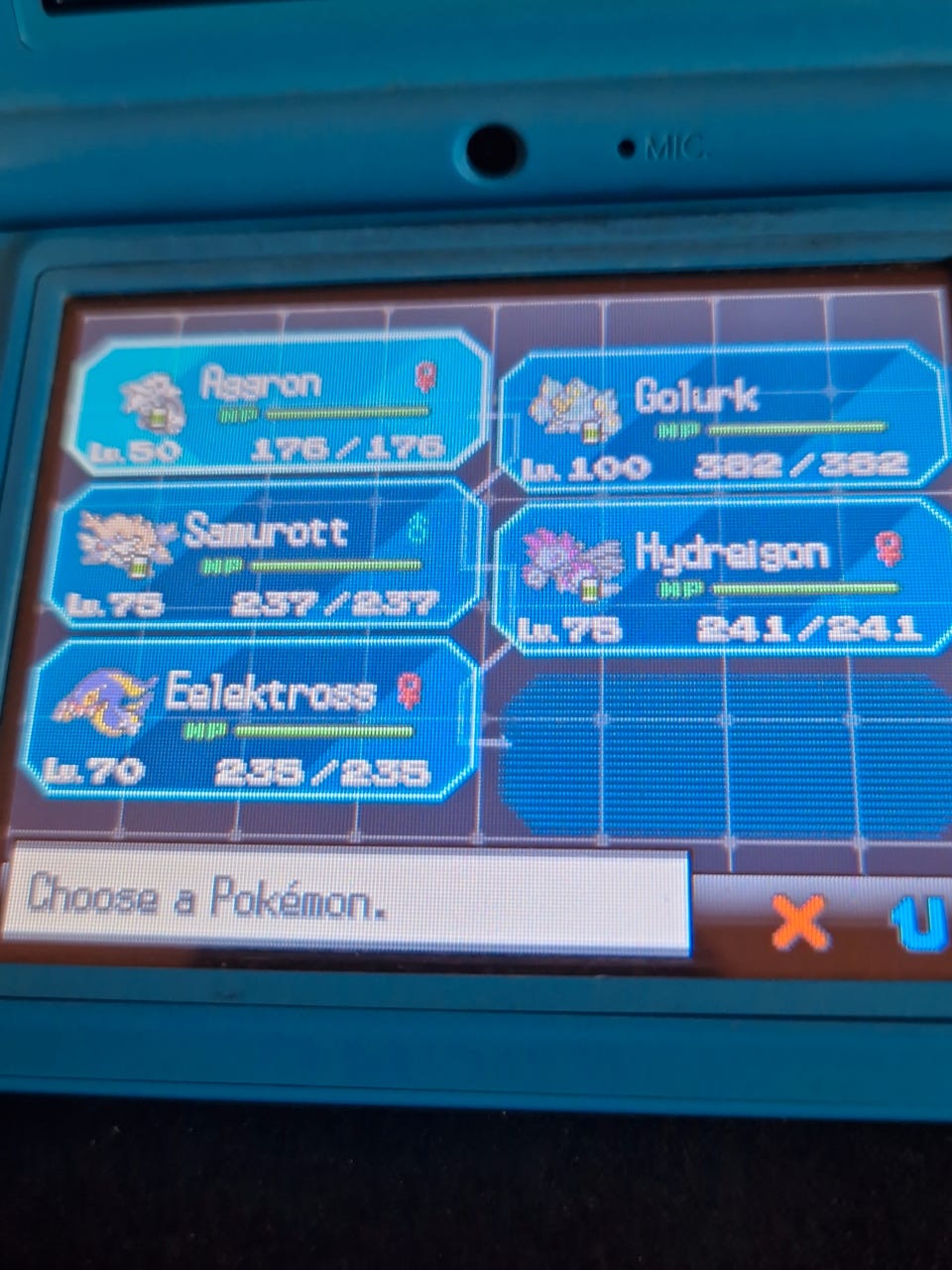Select Aggron in the party list
The height and width of the screenshot is (1270, 952).
tap(283, 405)
